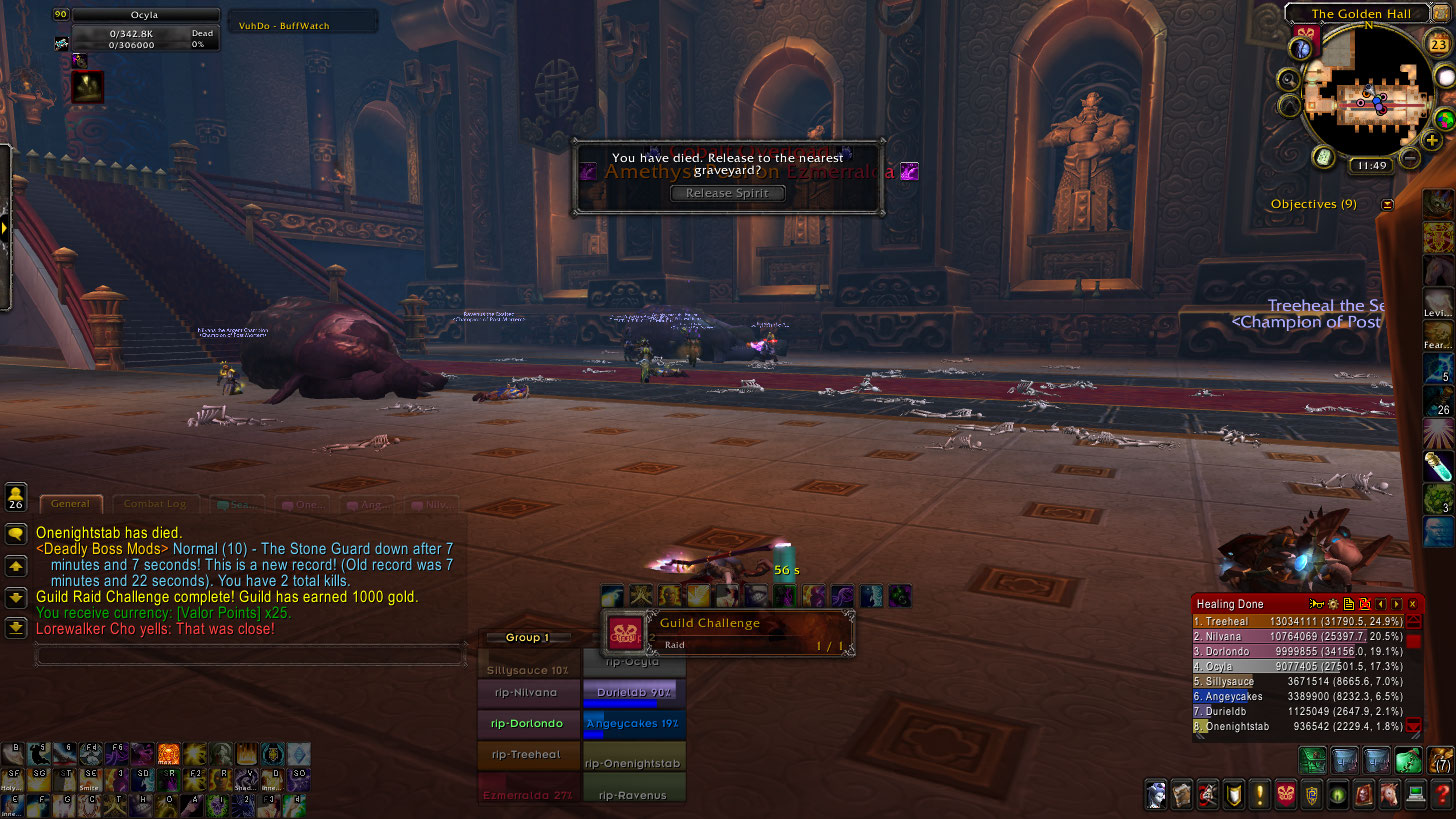Open the red question mark help button
The height and width of the screenshot is (819, 1456).
click(1441, 795)
